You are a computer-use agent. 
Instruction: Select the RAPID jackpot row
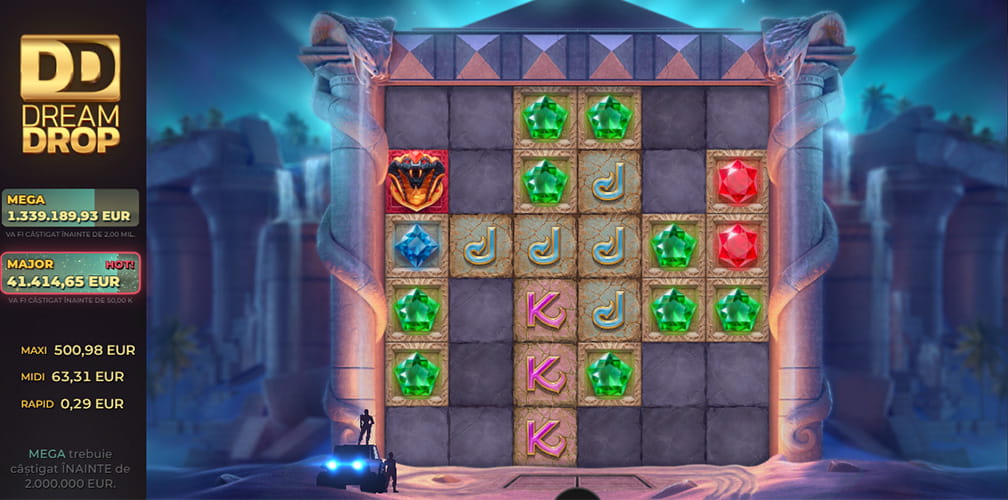point(72,404)
